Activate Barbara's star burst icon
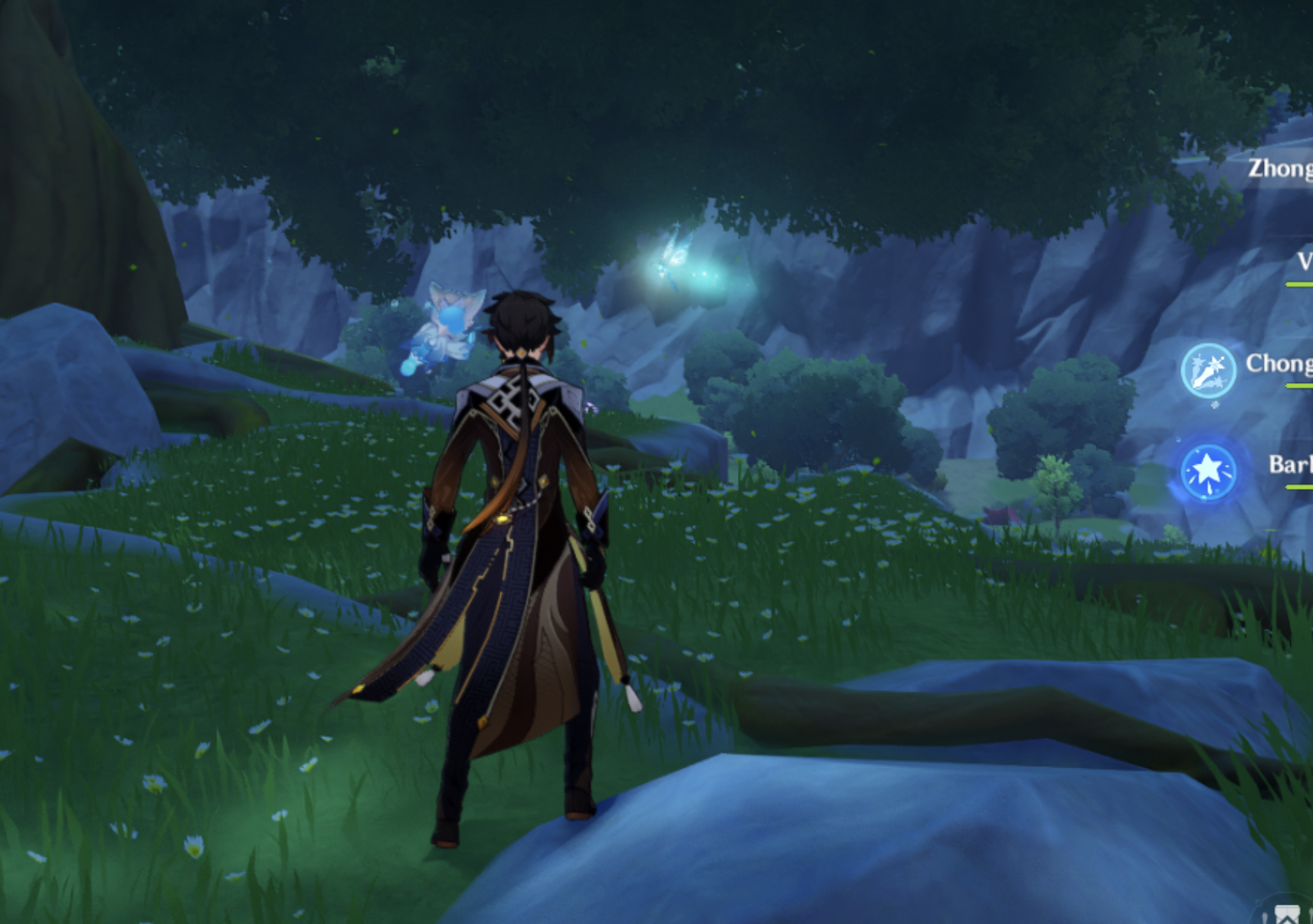1313x924 pixels. 1208,471
